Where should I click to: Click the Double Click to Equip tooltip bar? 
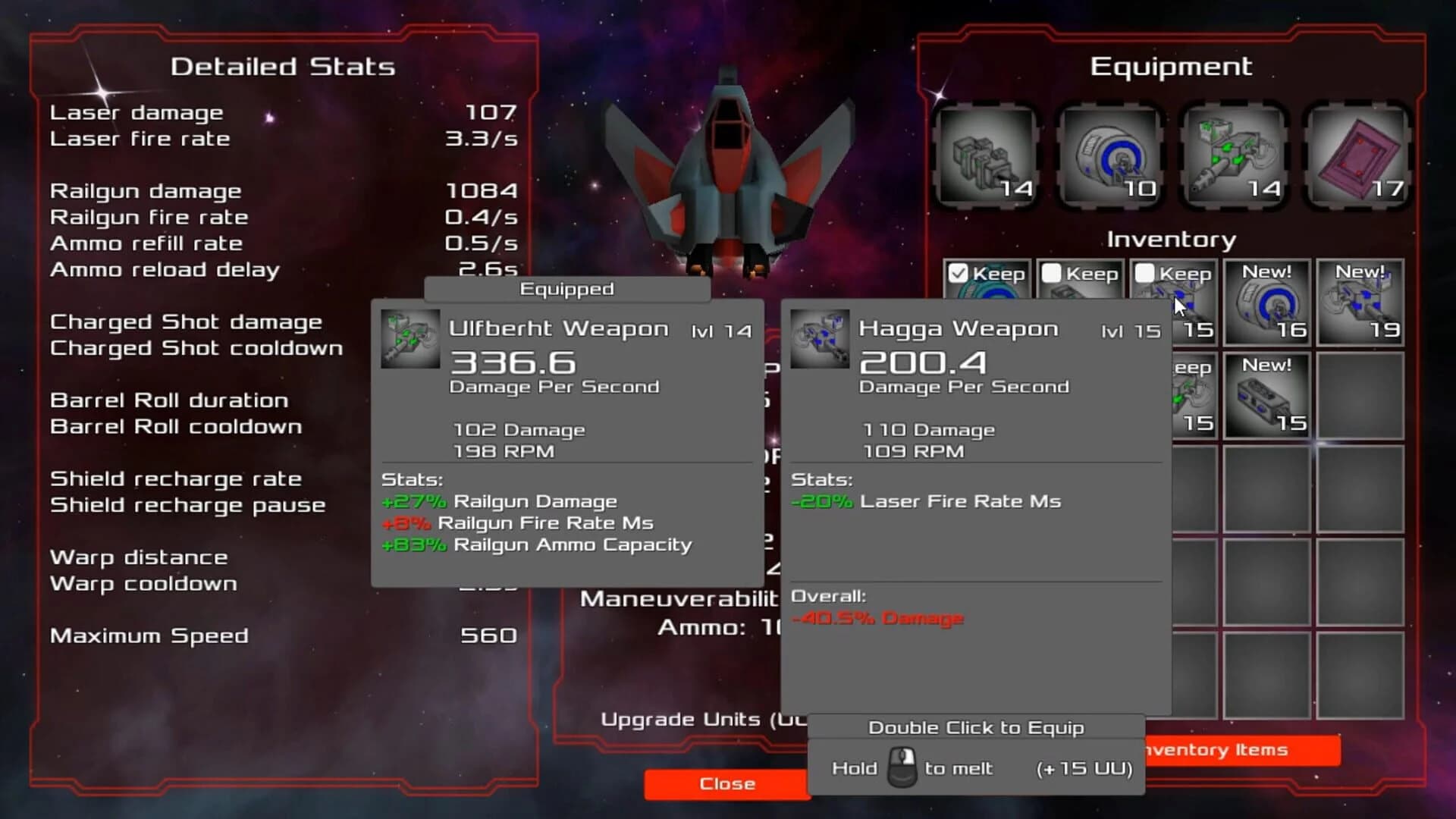coord(975,727)
